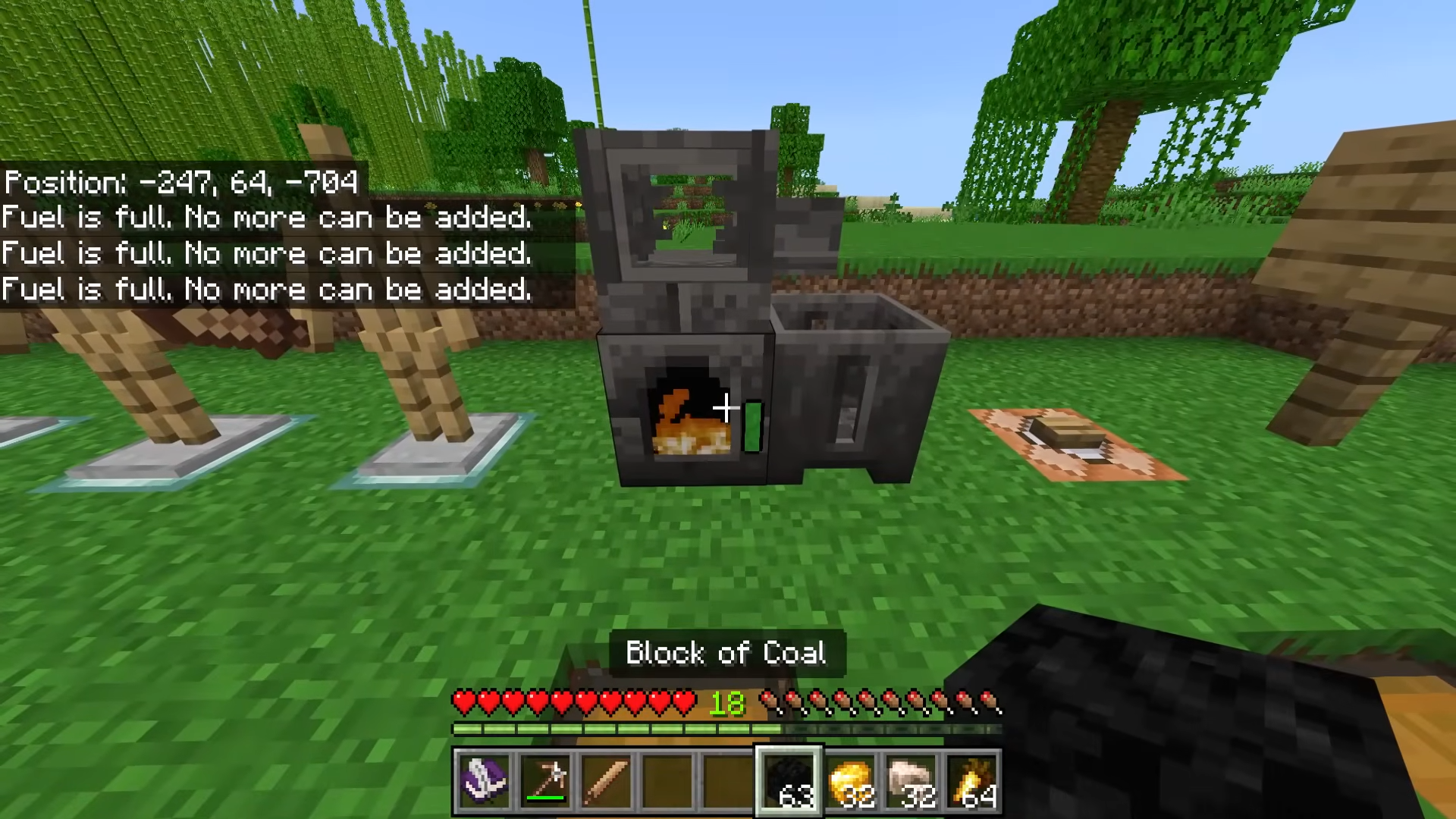Select the Block of Coal stack
The width and height of the screenshot is (1456, 819).
(789, 782)
